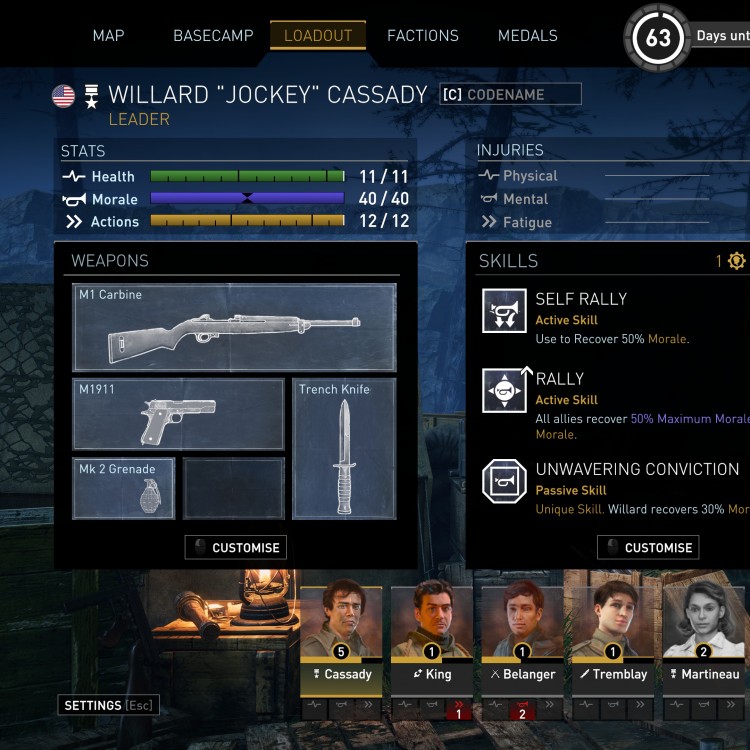Go to the Factions tab
Viewport: 750px width, 750px height.
pyautogui.click(x=423, y=36)
